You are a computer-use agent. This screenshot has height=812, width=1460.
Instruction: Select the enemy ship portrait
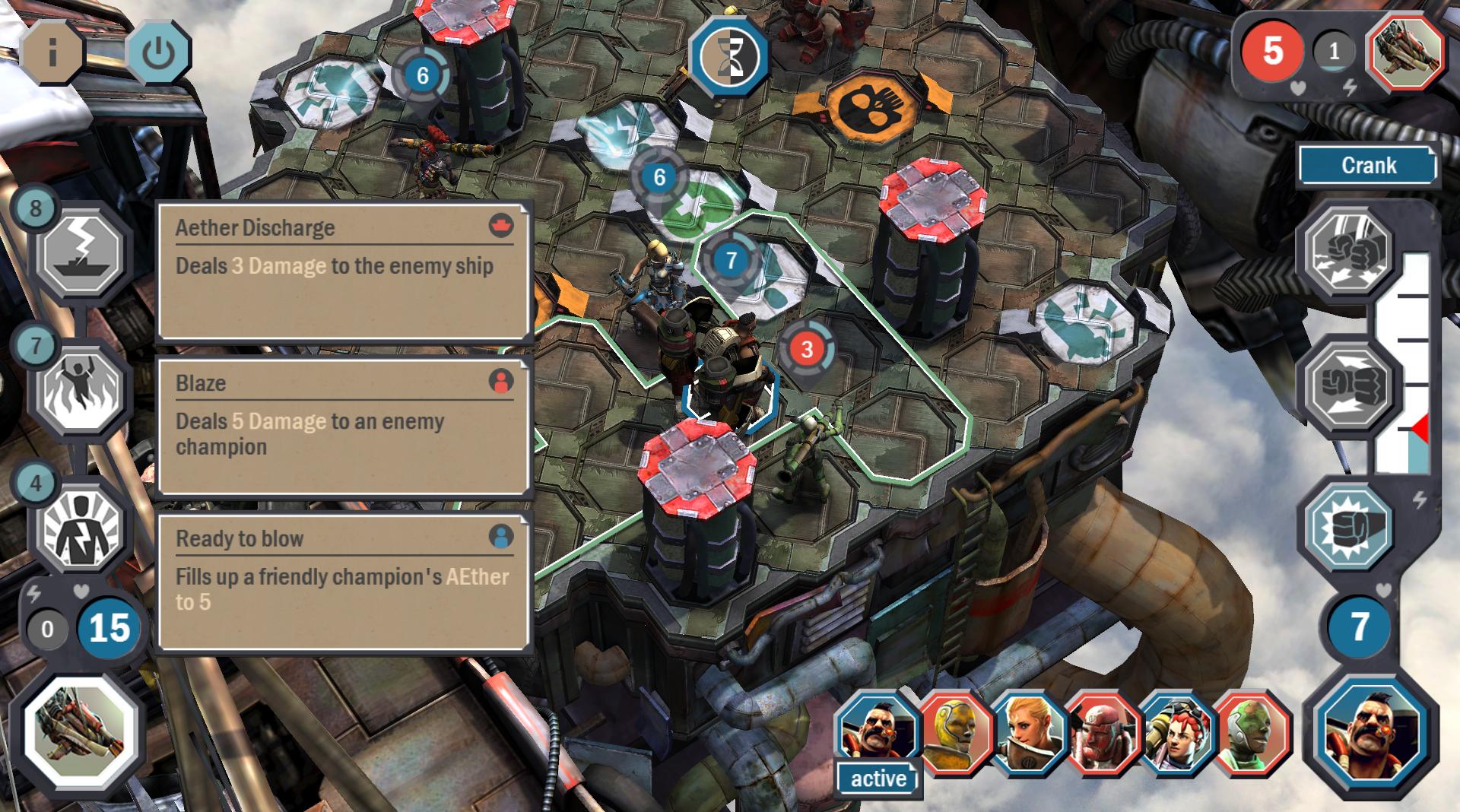[1405, 52]
